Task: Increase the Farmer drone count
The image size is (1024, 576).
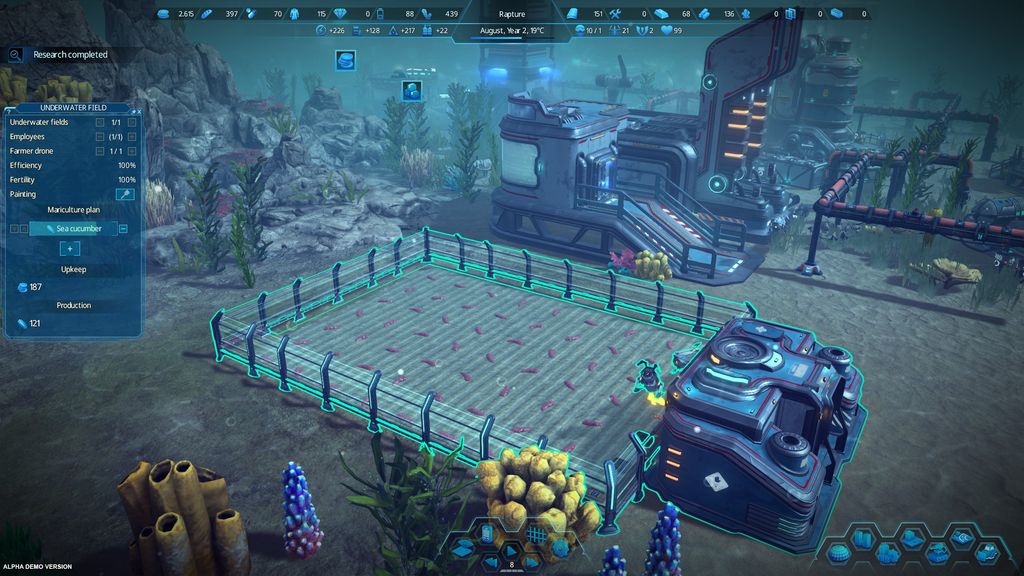Action: tap(131, 151)
